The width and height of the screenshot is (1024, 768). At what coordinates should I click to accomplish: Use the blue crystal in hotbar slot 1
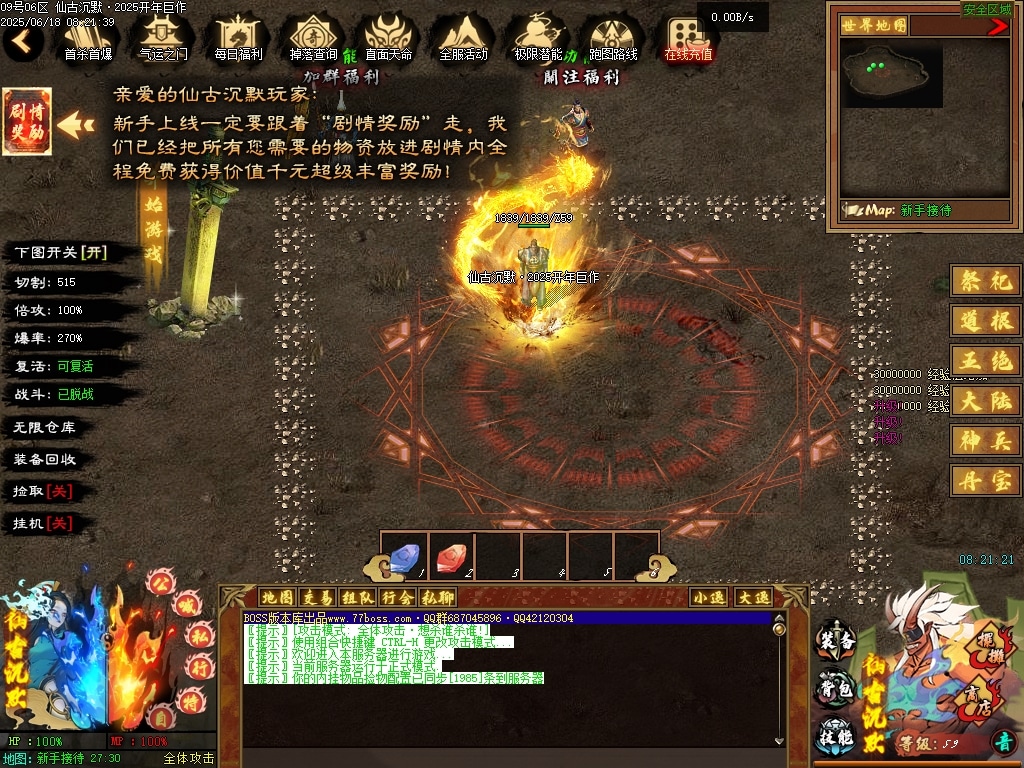[403, 556]
